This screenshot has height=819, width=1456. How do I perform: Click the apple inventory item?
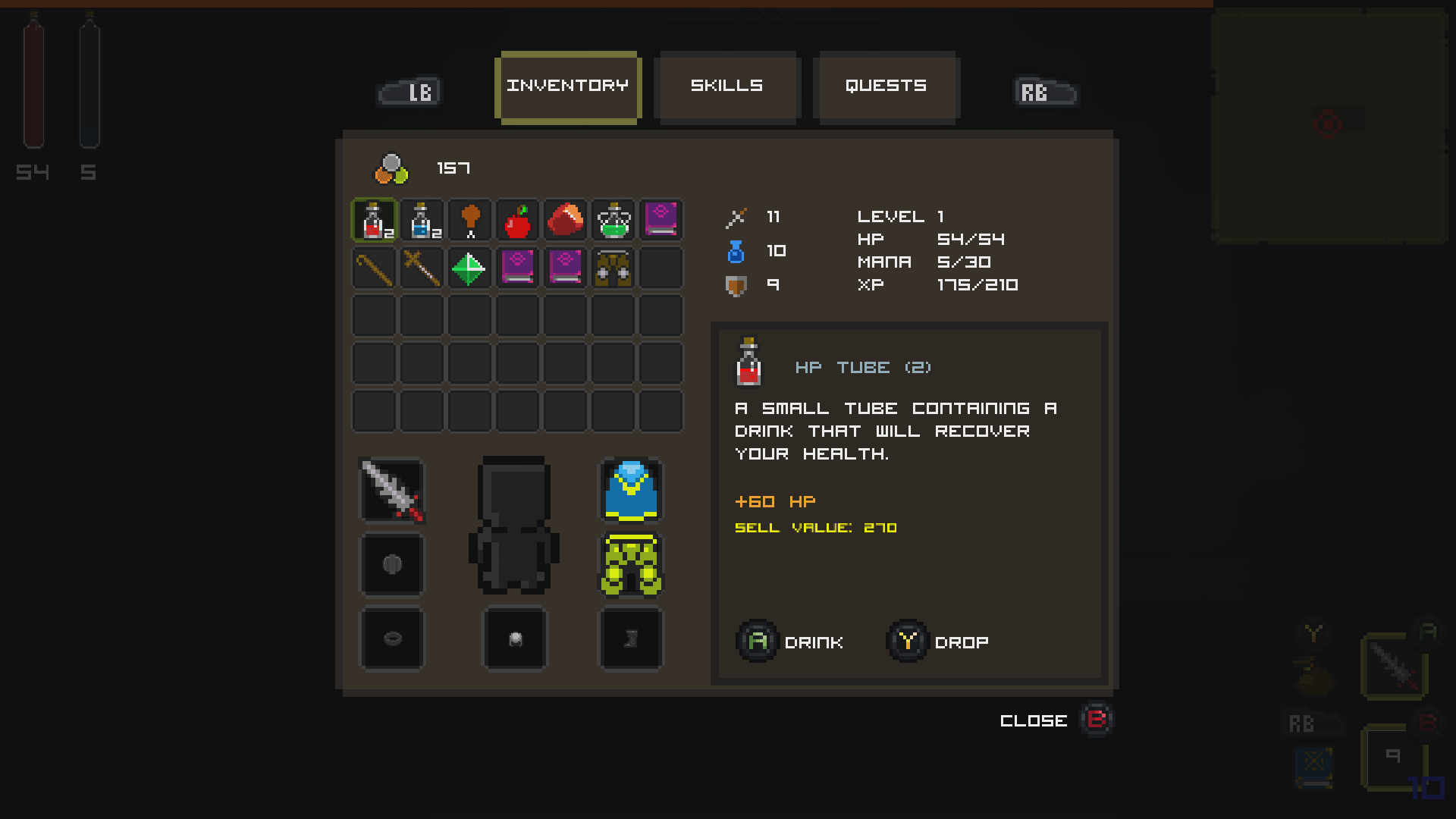coord(517,220)
